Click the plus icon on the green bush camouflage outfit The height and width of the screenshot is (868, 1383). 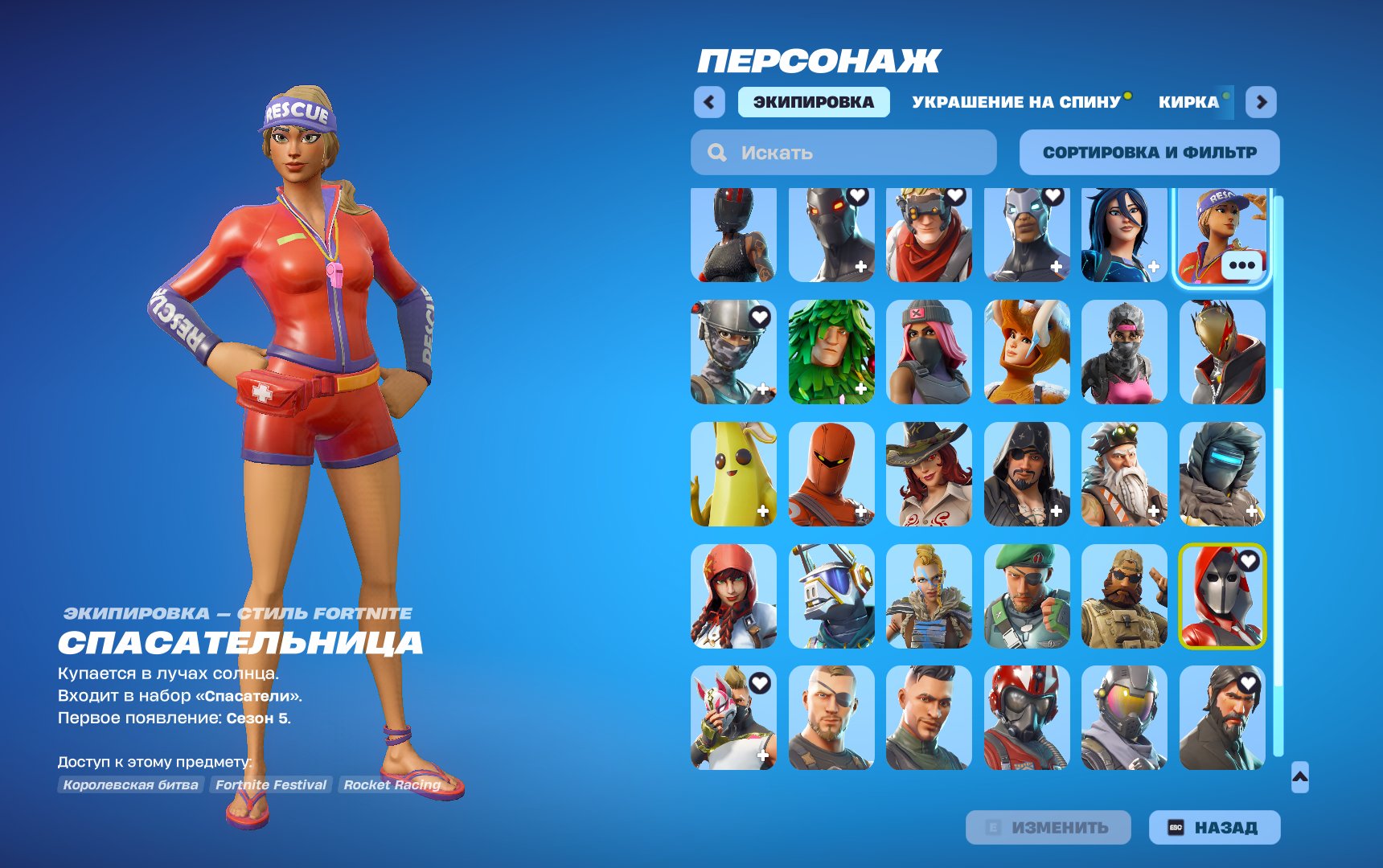point(860,387)
